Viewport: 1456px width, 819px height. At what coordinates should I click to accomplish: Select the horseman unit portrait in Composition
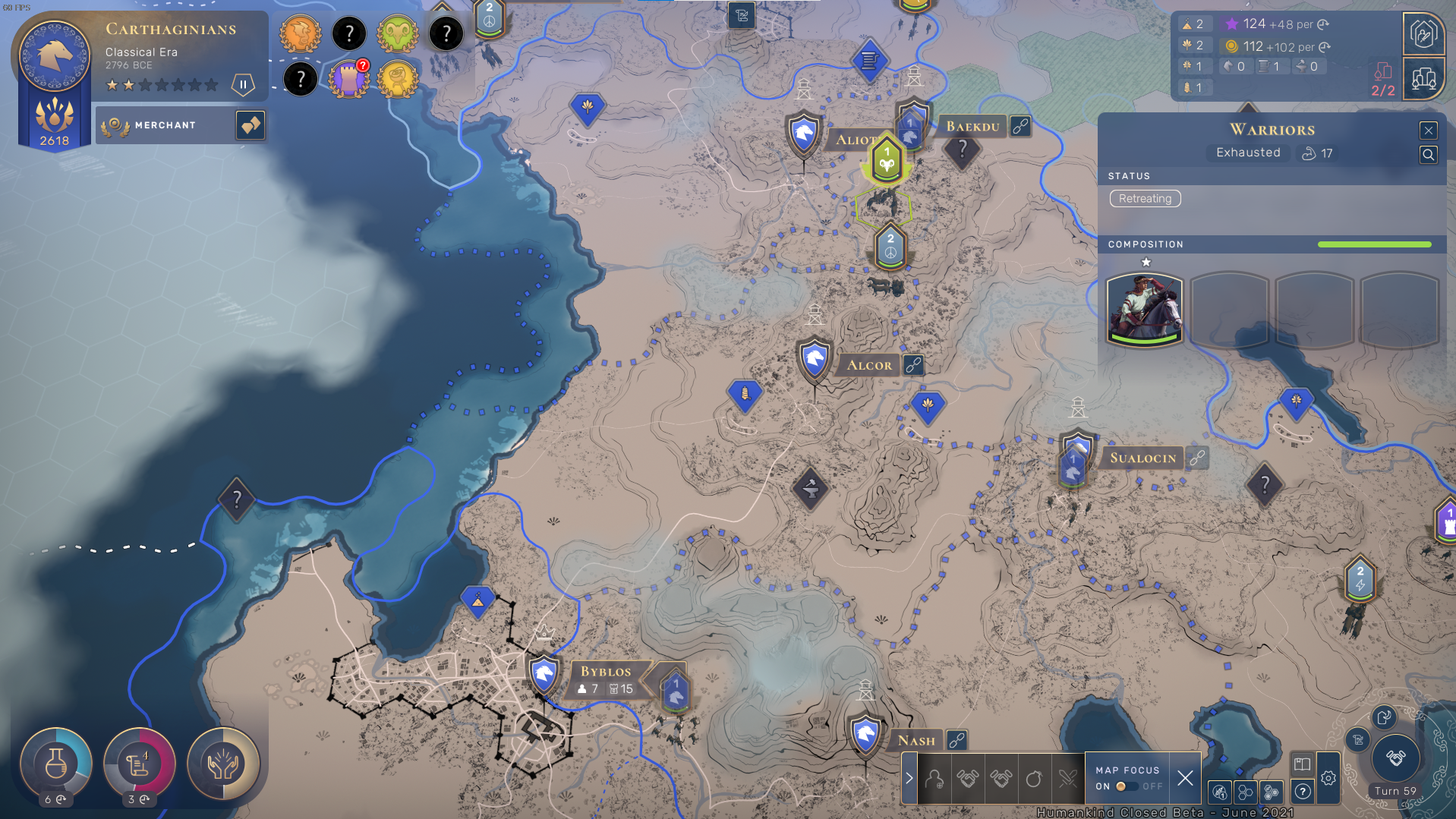pyautogui.click(x=1144, y=310)
